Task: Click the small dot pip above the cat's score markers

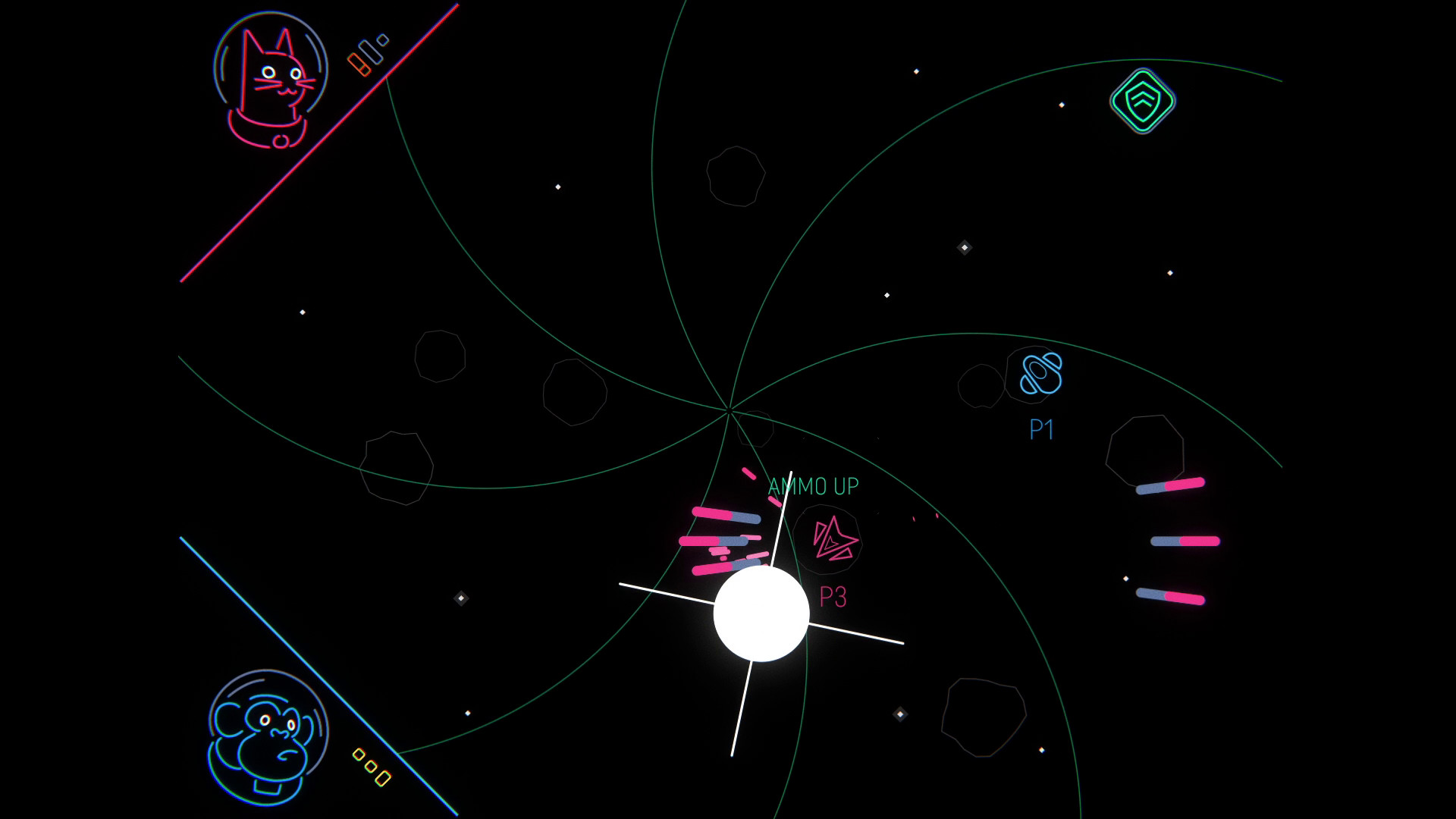Action: point(381,39)
